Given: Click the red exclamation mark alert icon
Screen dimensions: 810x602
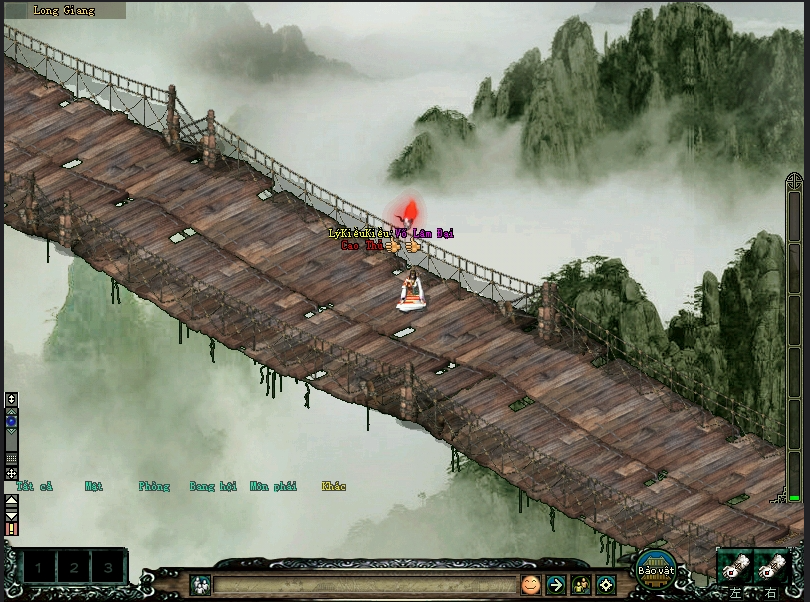Looking at the screenshot, I should pos(12,528).
